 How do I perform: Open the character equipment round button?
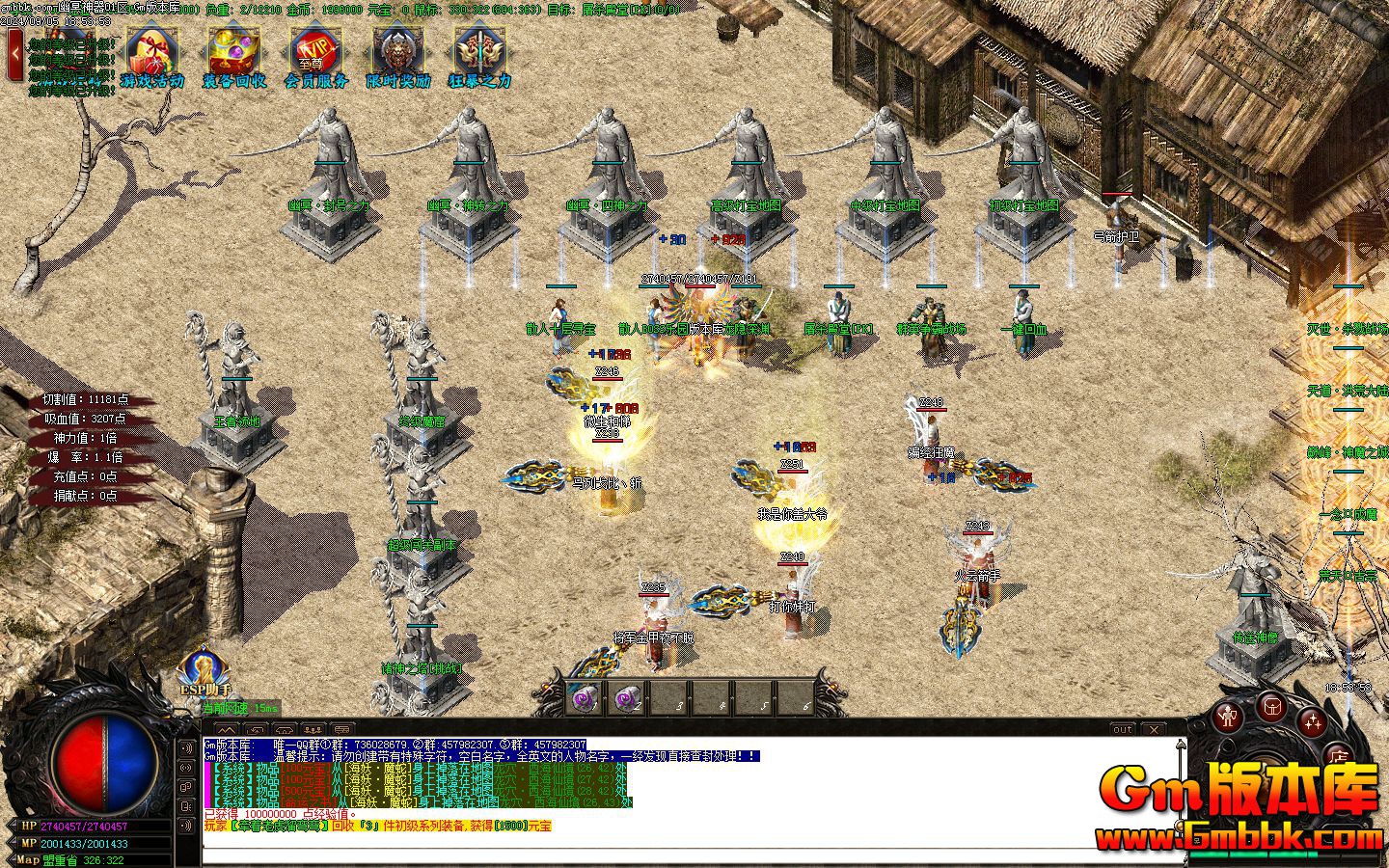(x=1227, y=717)
